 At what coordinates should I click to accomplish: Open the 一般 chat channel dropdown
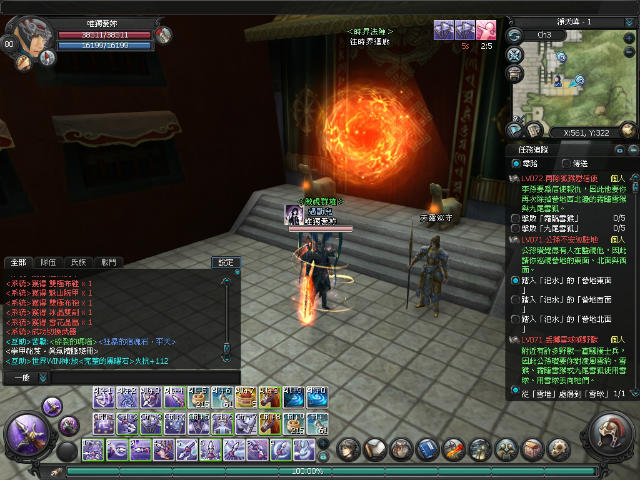point(21,377)
